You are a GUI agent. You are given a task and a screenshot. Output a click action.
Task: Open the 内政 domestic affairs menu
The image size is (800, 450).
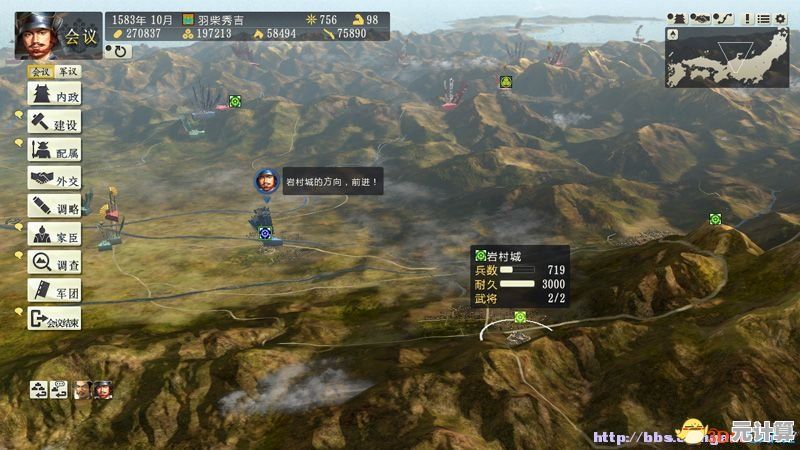[x=55, y=96]
